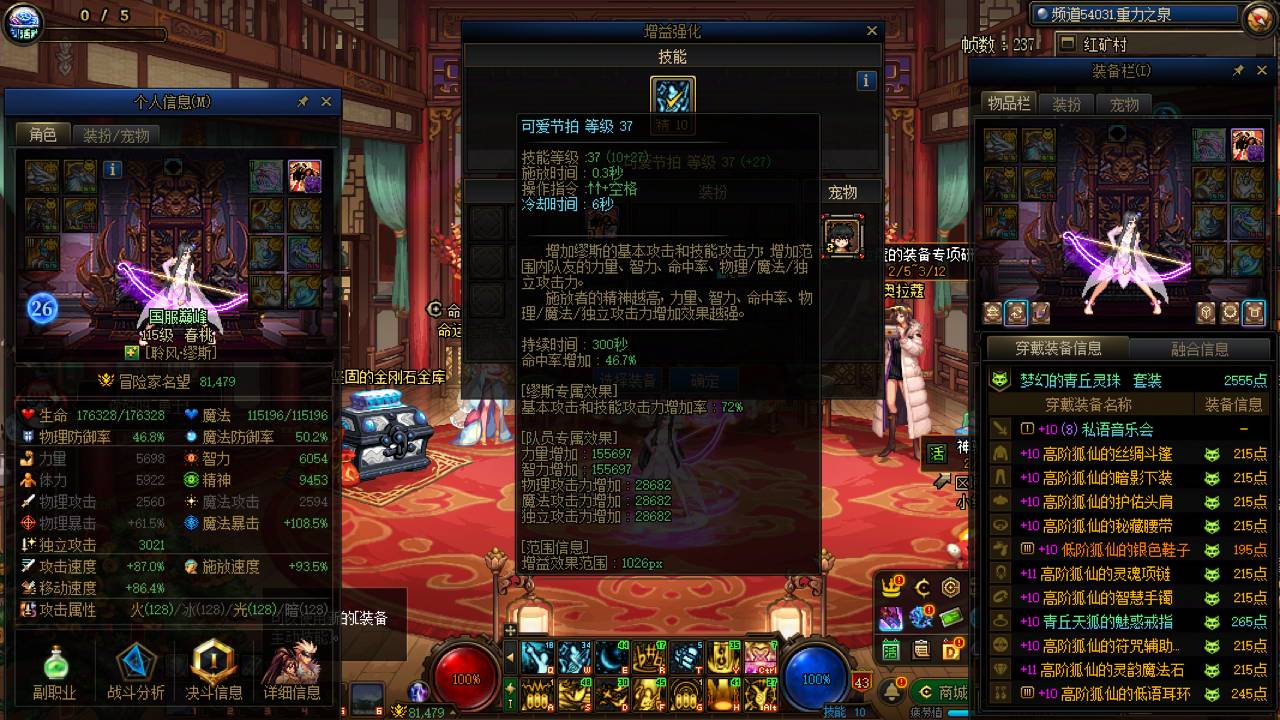Viewport: 1280px width, 720px height.
Task: Open the bell notification icon
Action: (x=890, y=689)
